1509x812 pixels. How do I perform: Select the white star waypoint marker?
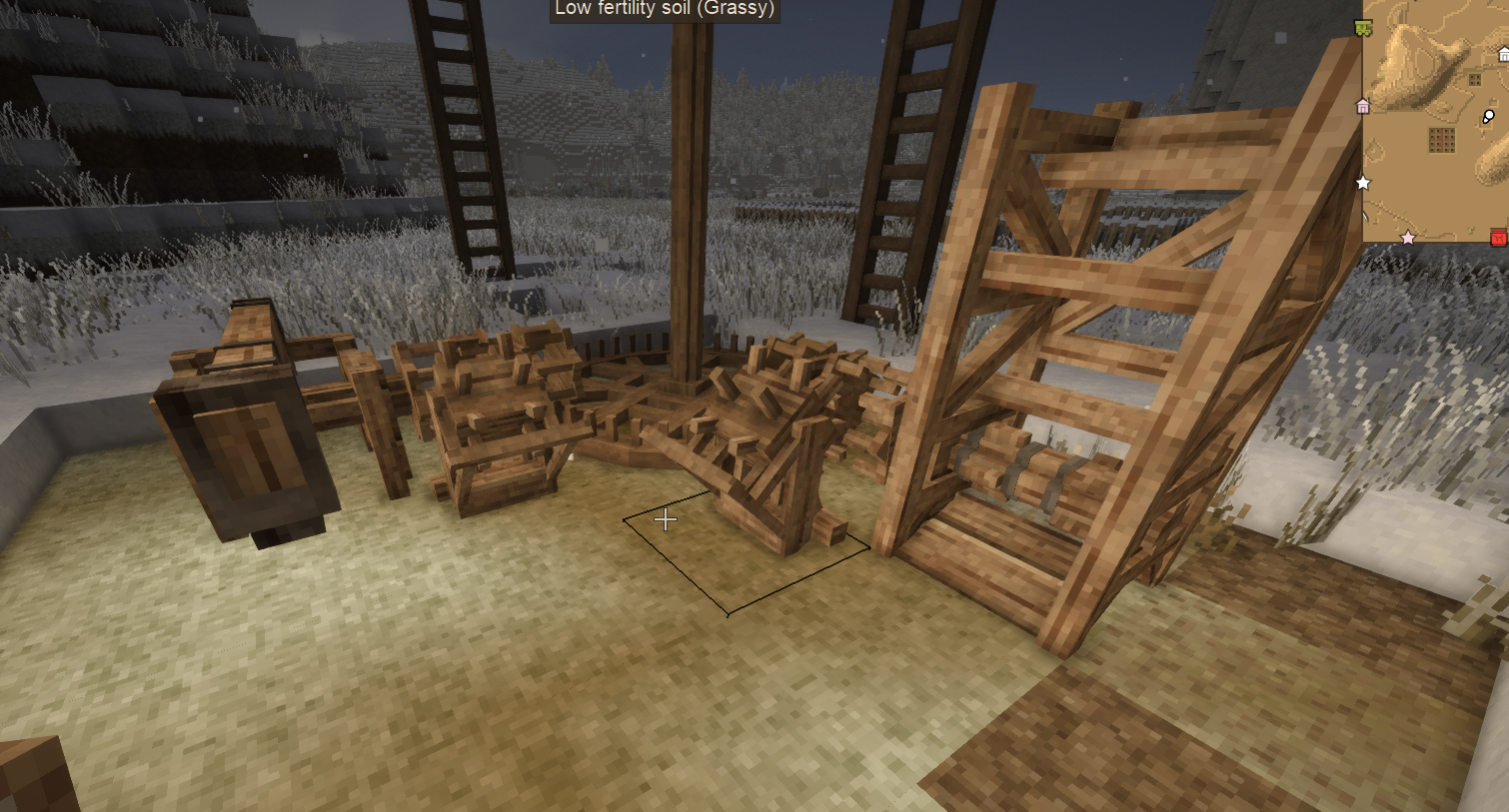pos(1363,183)
